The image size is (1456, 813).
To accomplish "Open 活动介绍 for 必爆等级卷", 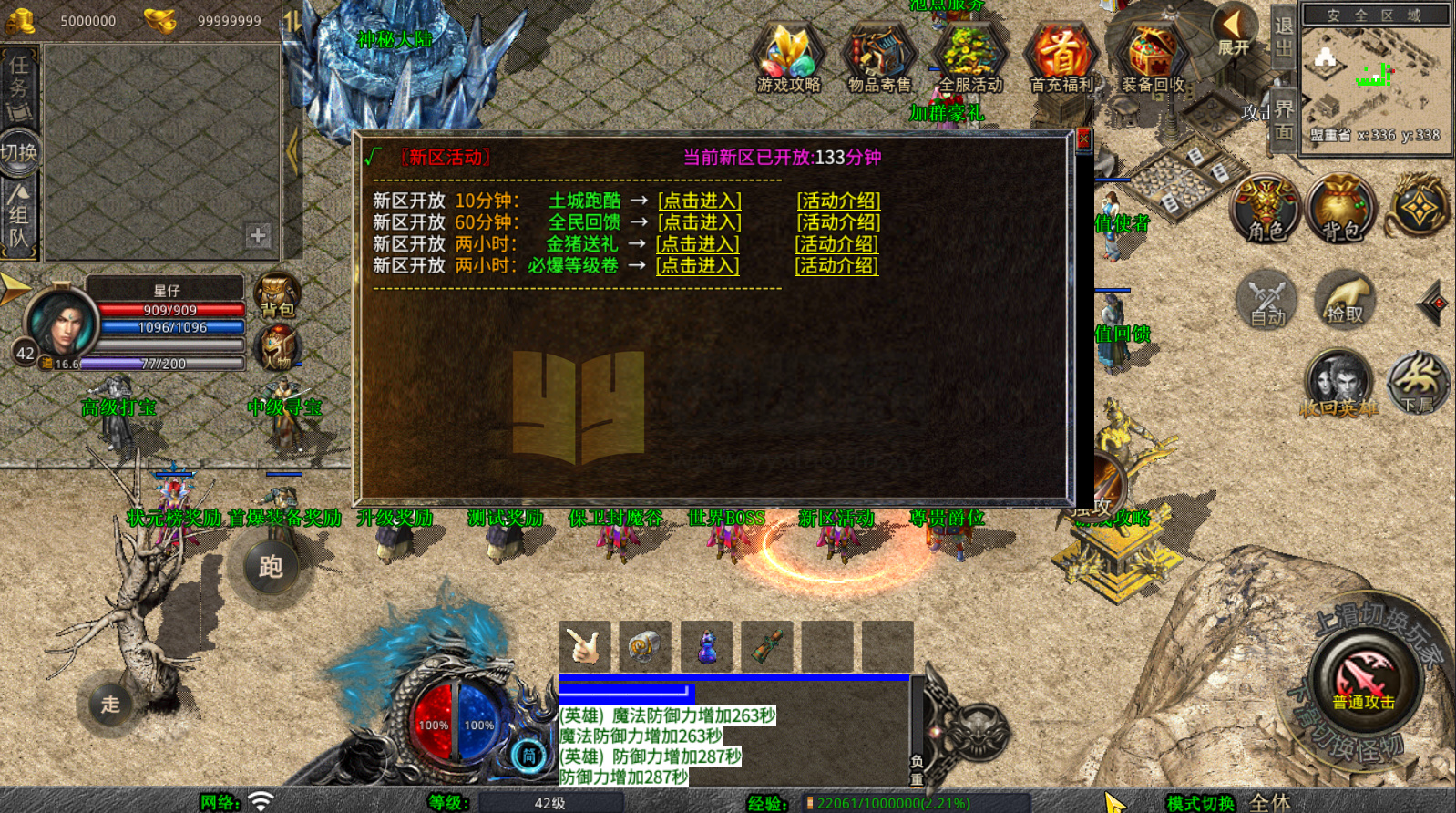I will pyautogui.click(x=836, y=266).
